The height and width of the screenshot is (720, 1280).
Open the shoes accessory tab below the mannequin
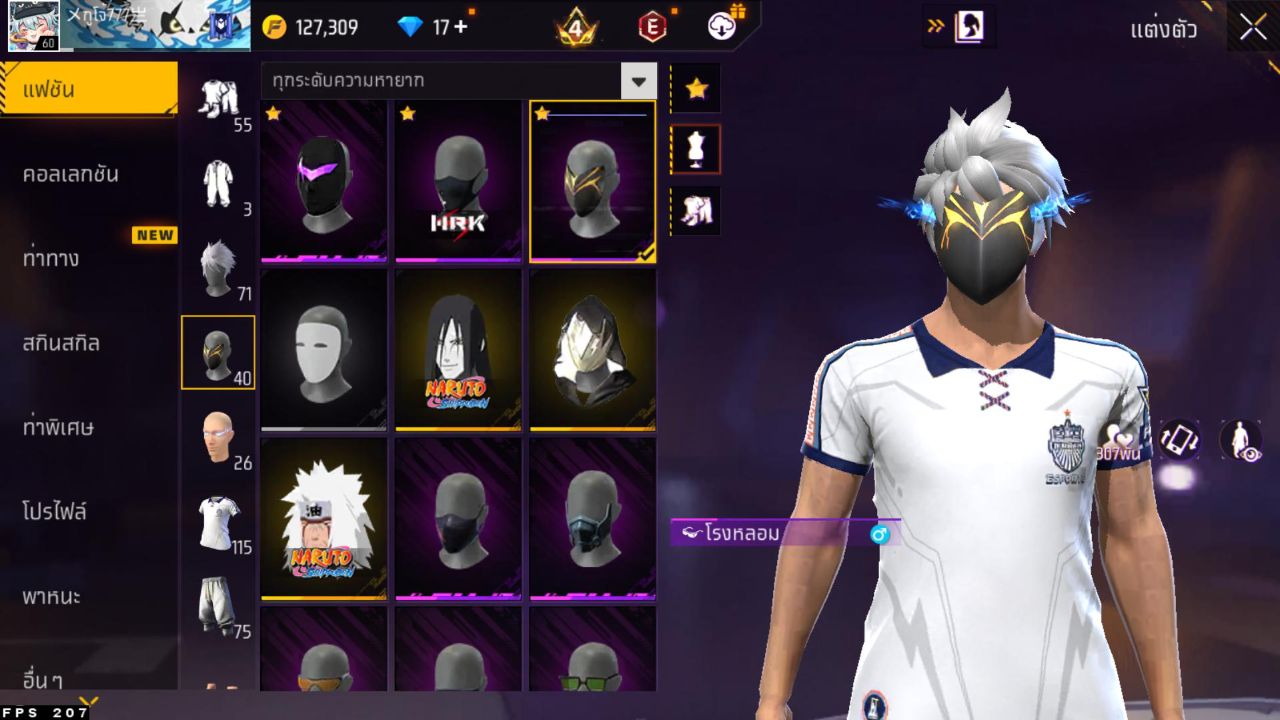(x=695, y=210)
